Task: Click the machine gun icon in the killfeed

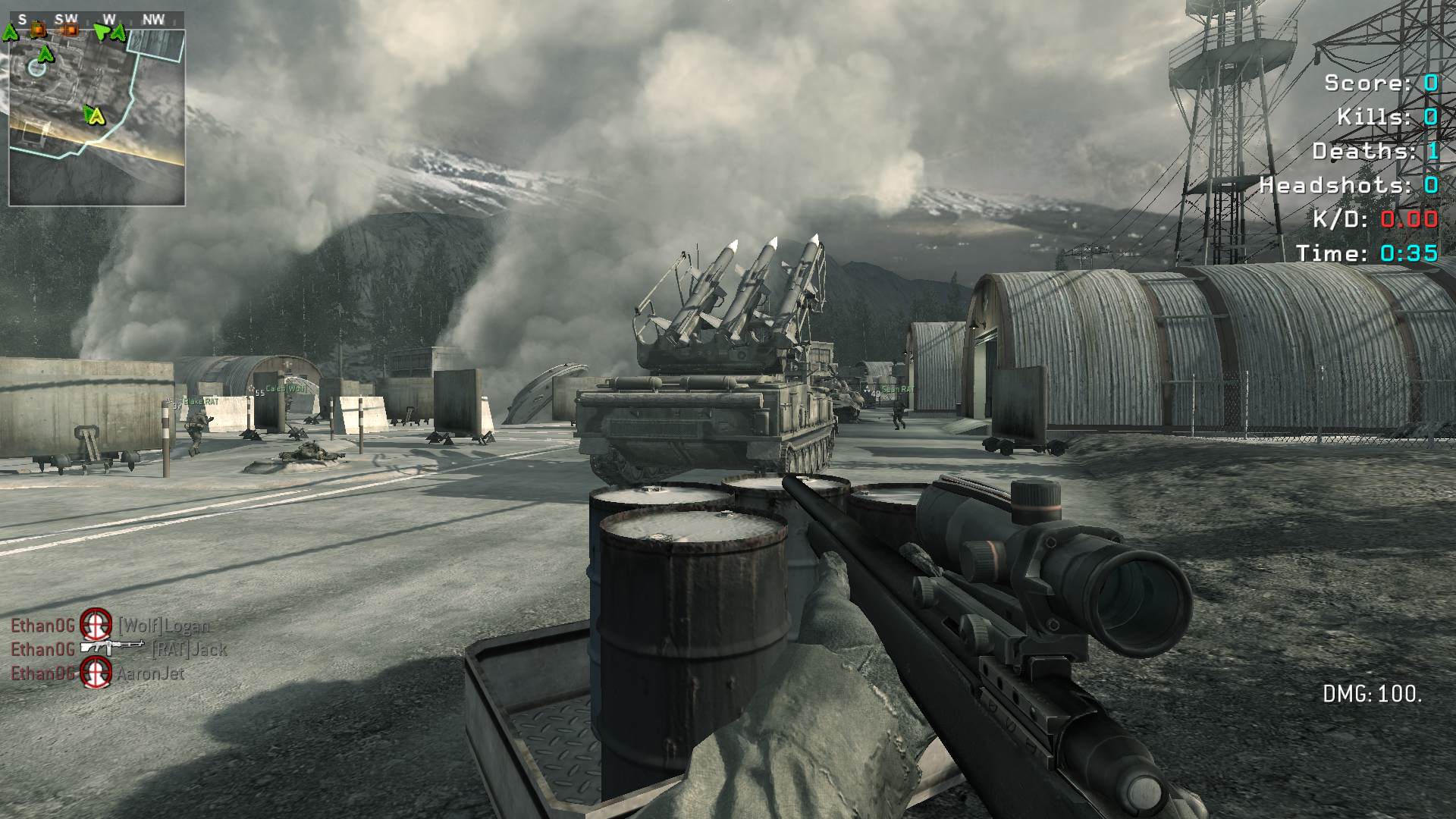Action: pyautogui.click(x=112, y=648)
